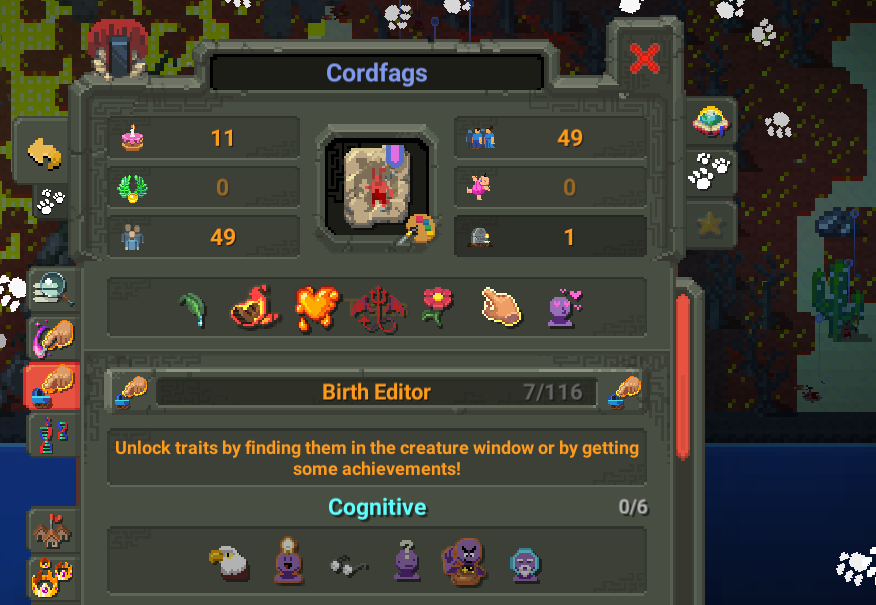Choose the burning heart trait icon

[x=316, y=308]
